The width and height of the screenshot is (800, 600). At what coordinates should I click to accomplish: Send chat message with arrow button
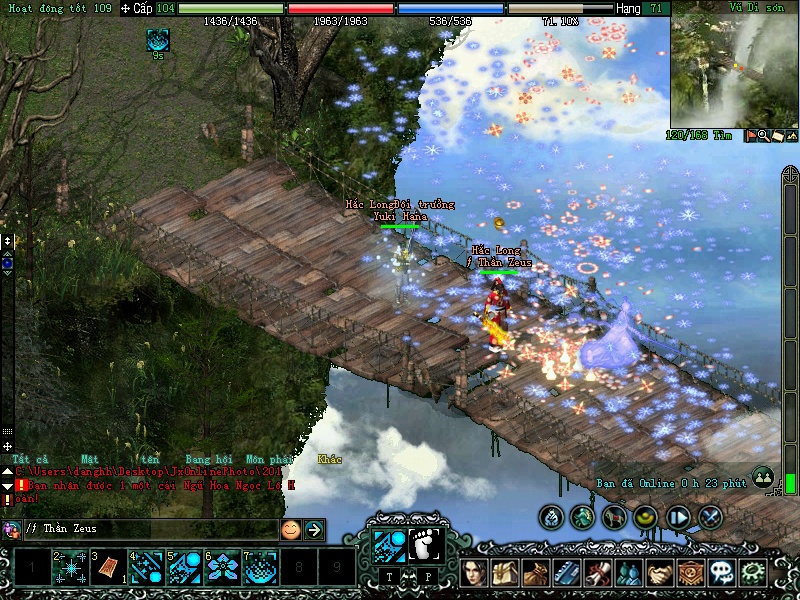click(x=313, y=529)
